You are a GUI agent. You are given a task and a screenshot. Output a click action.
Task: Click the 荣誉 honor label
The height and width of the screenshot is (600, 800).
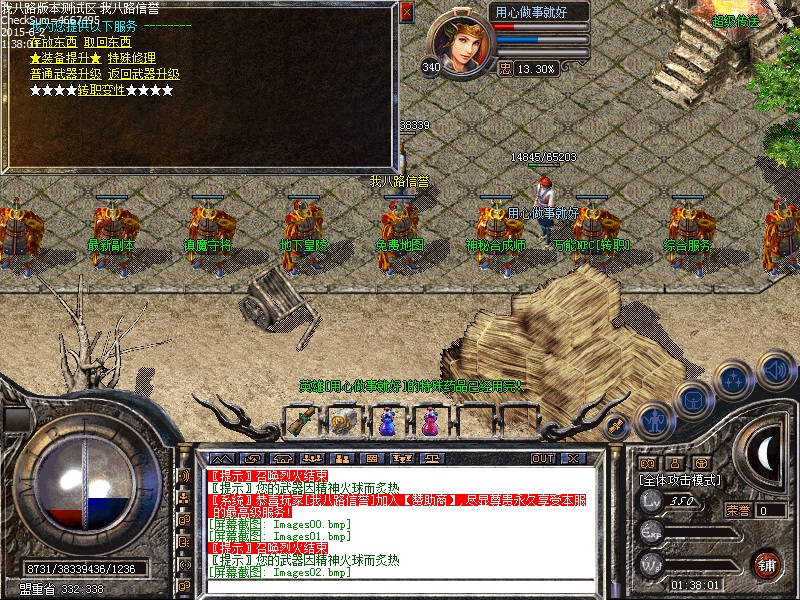pyautogui.click(x=737, y=510)
